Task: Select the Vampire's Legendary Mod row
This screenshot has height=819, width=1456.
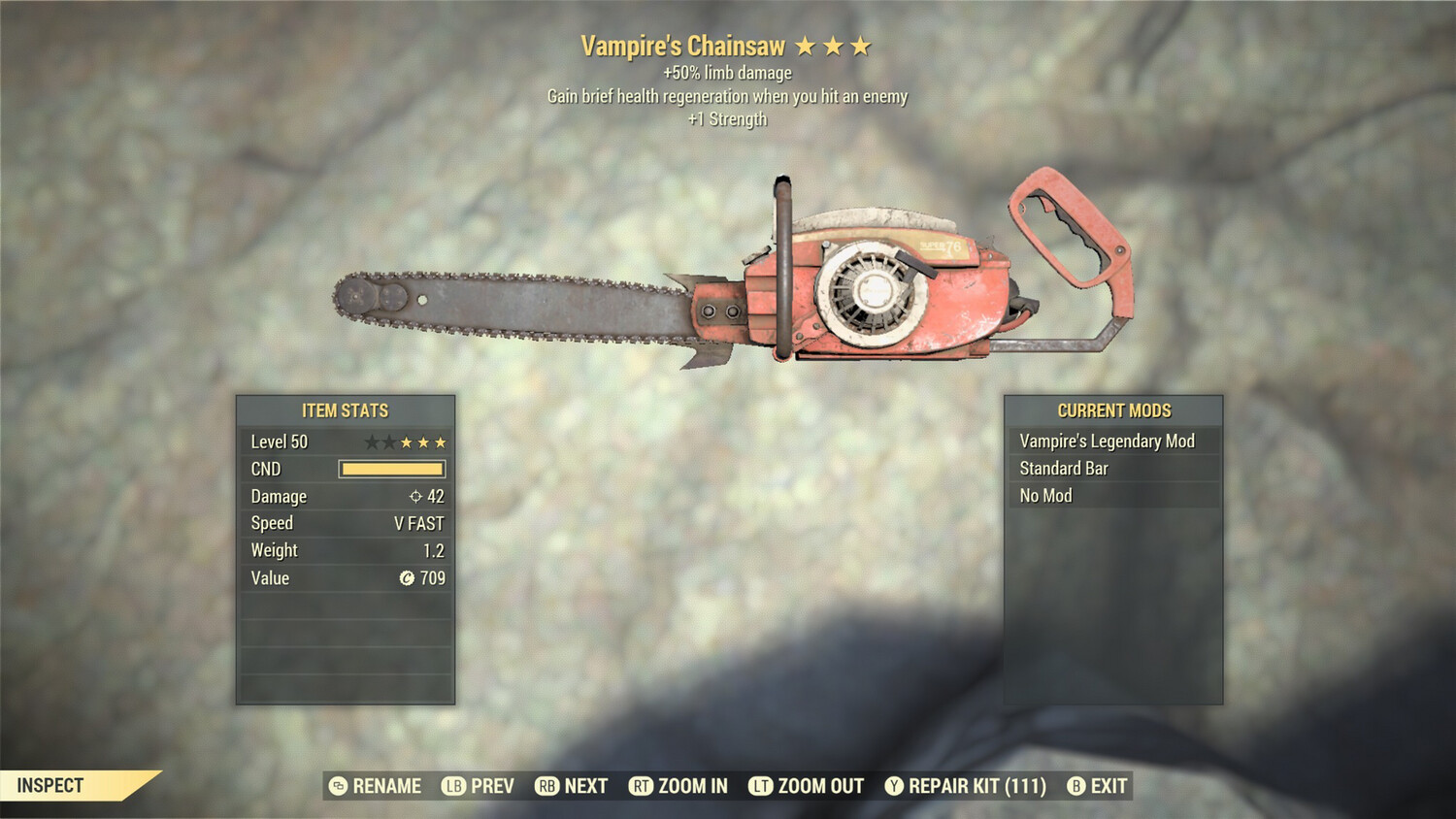Action: pos(1113,442)
